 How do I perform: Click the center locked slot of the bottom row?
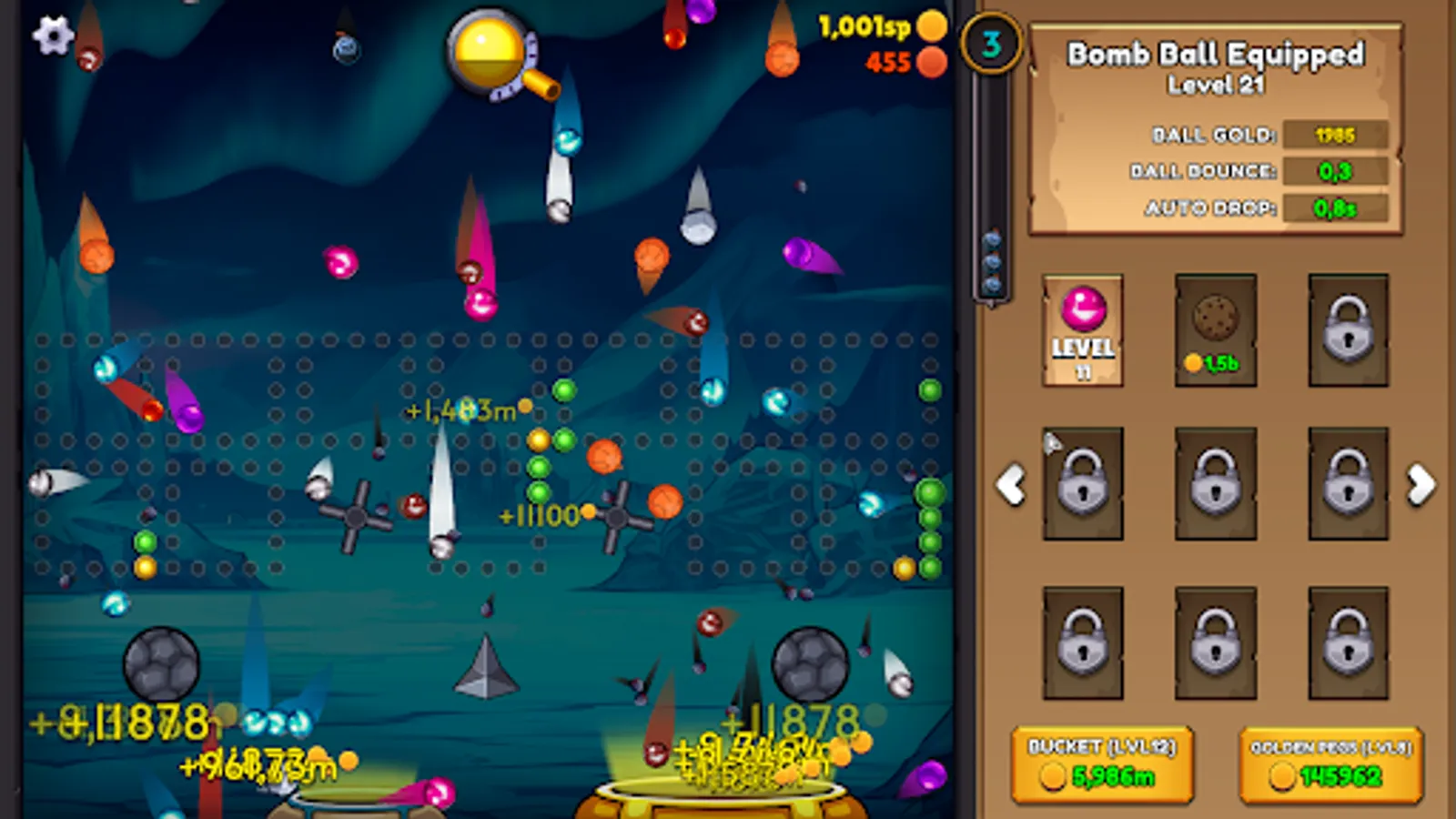pos(1214,642)
